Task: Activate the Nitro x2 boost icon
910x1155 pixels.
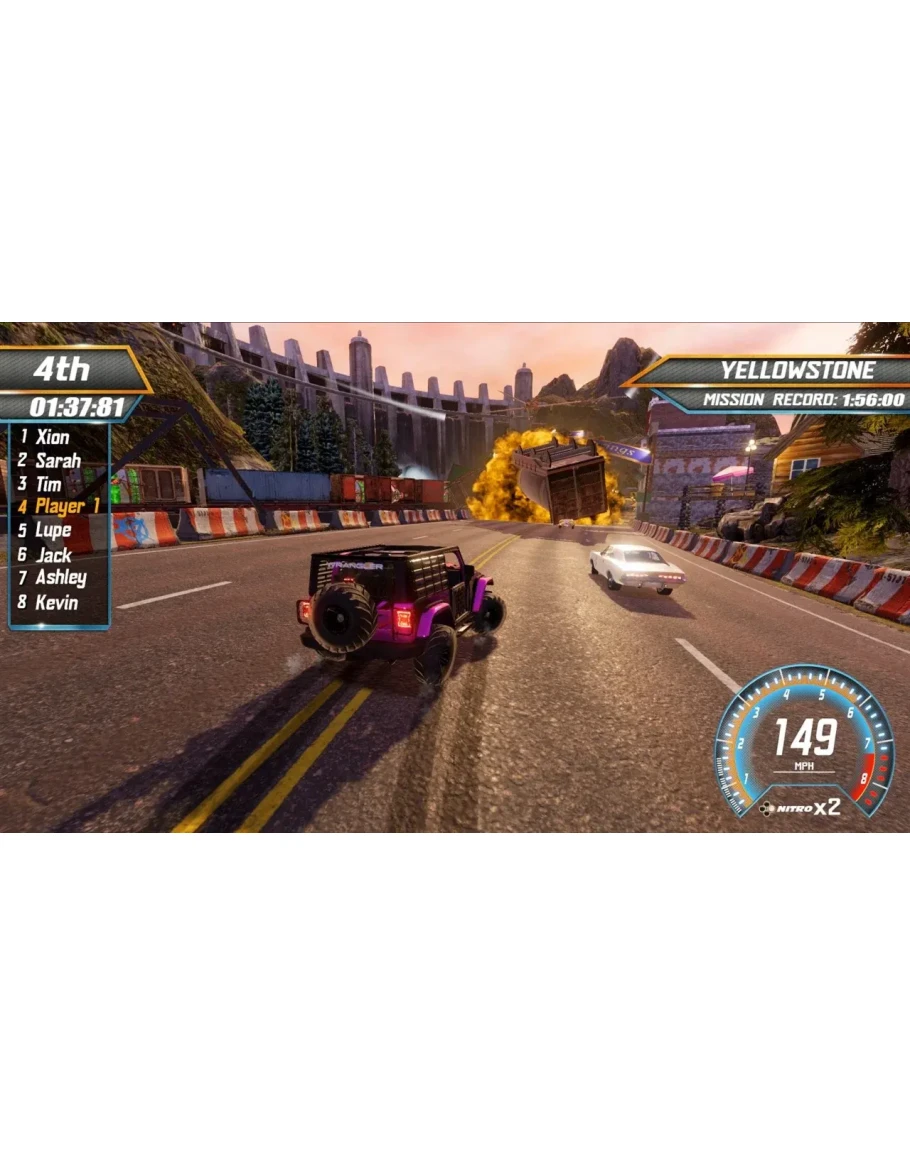Action: tap(800, 807)
